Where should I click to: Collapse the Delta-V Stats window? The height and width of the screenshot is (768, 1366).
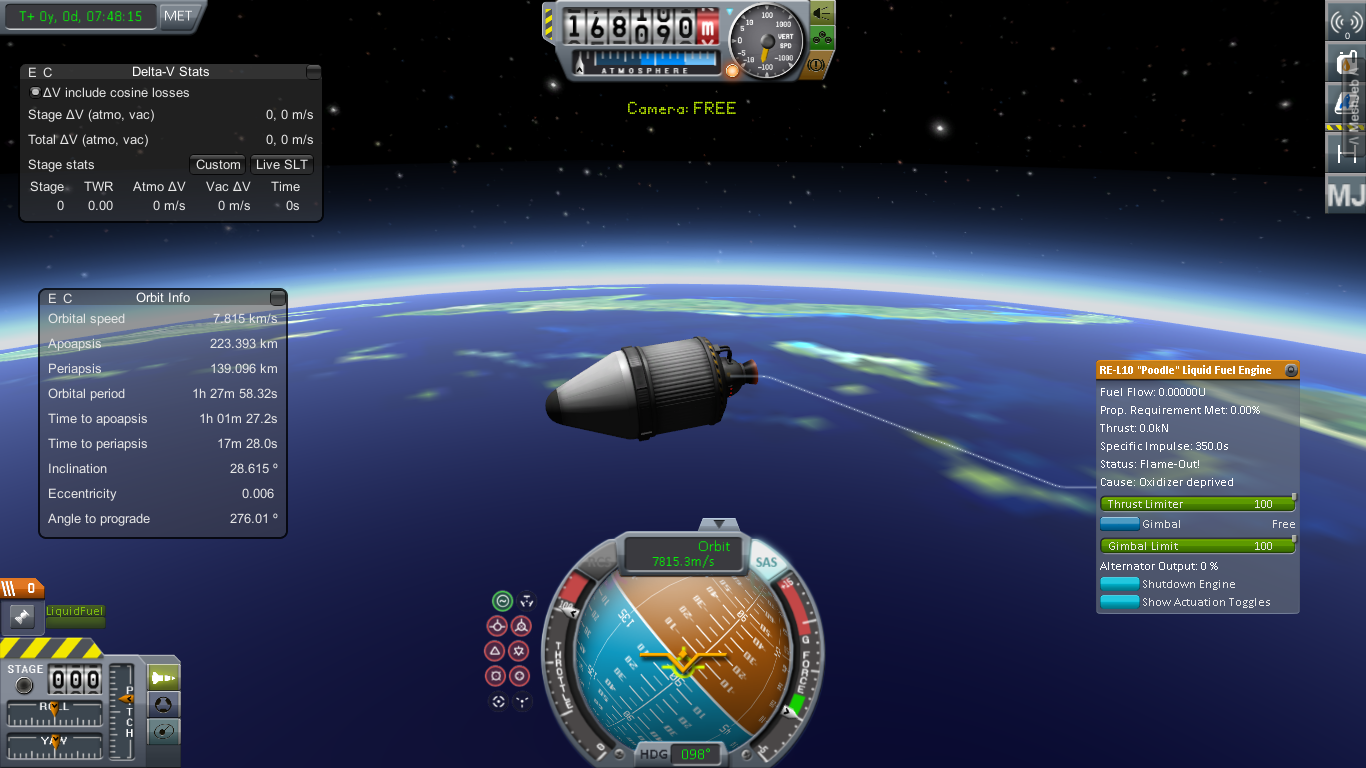point(314,72)
